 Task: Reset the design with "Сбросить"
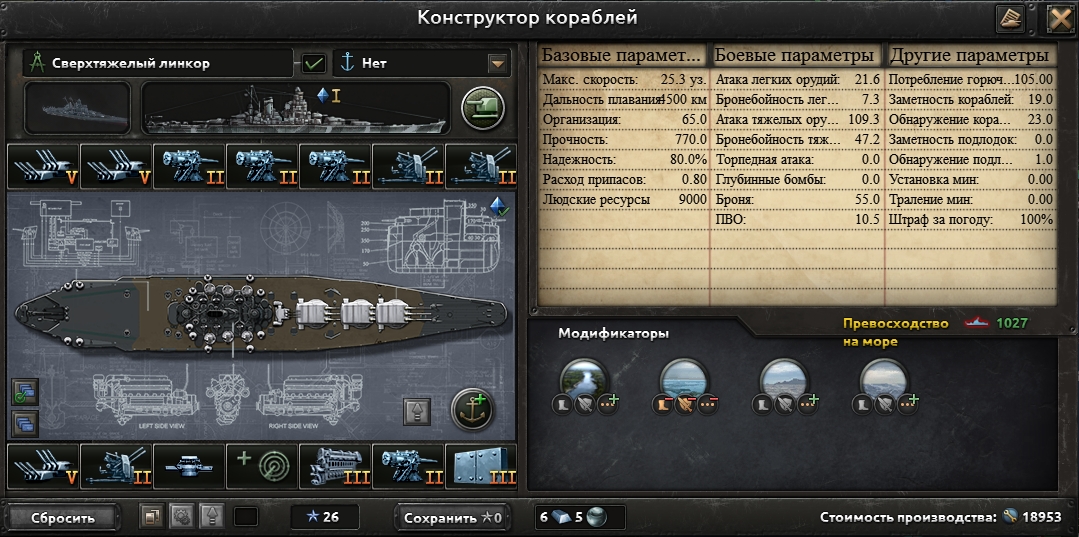pyautogui.click(x=62, y=518)
